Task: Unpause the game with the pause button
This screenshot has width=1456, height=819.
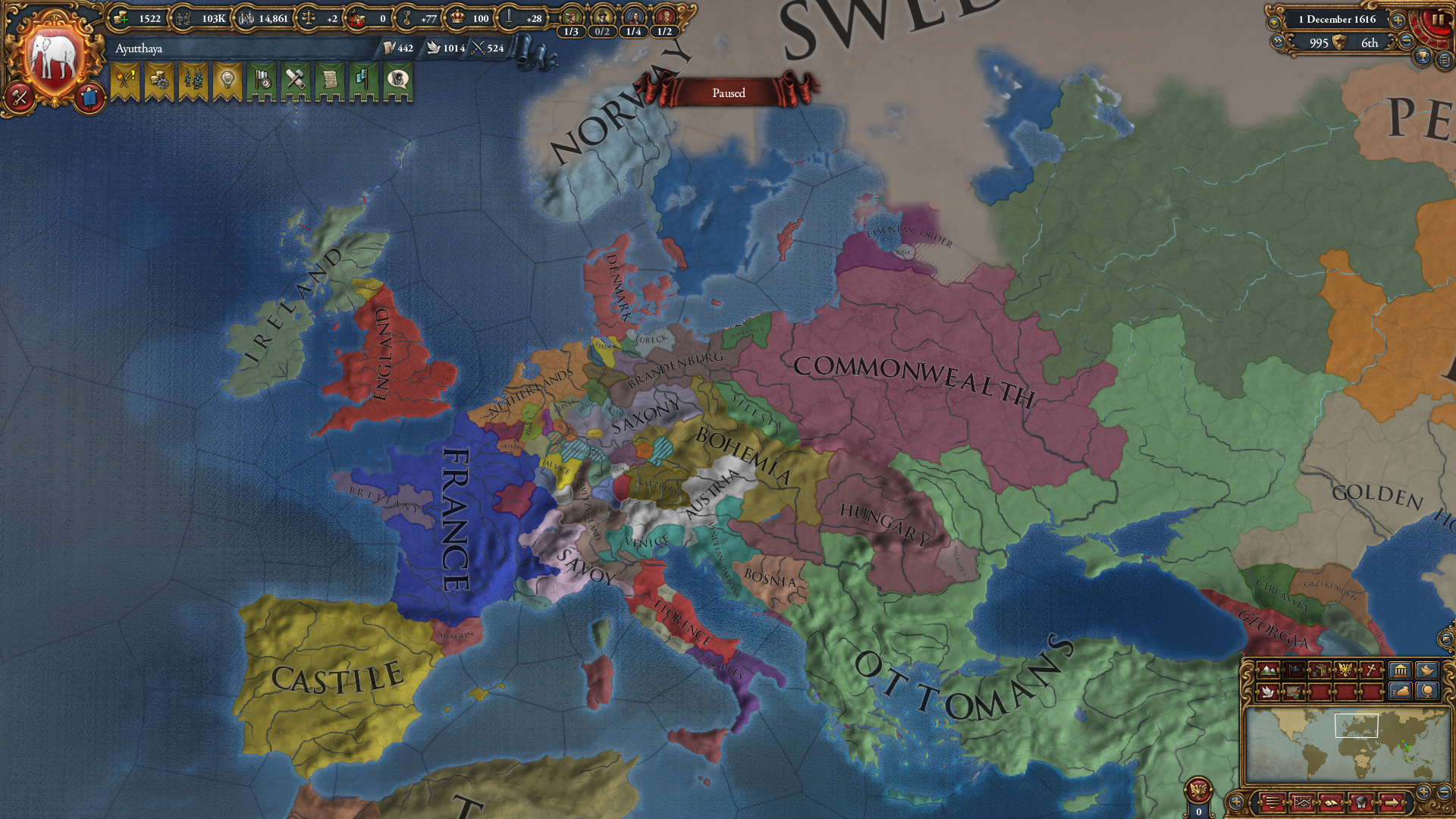Action: tap(1439, 20)
